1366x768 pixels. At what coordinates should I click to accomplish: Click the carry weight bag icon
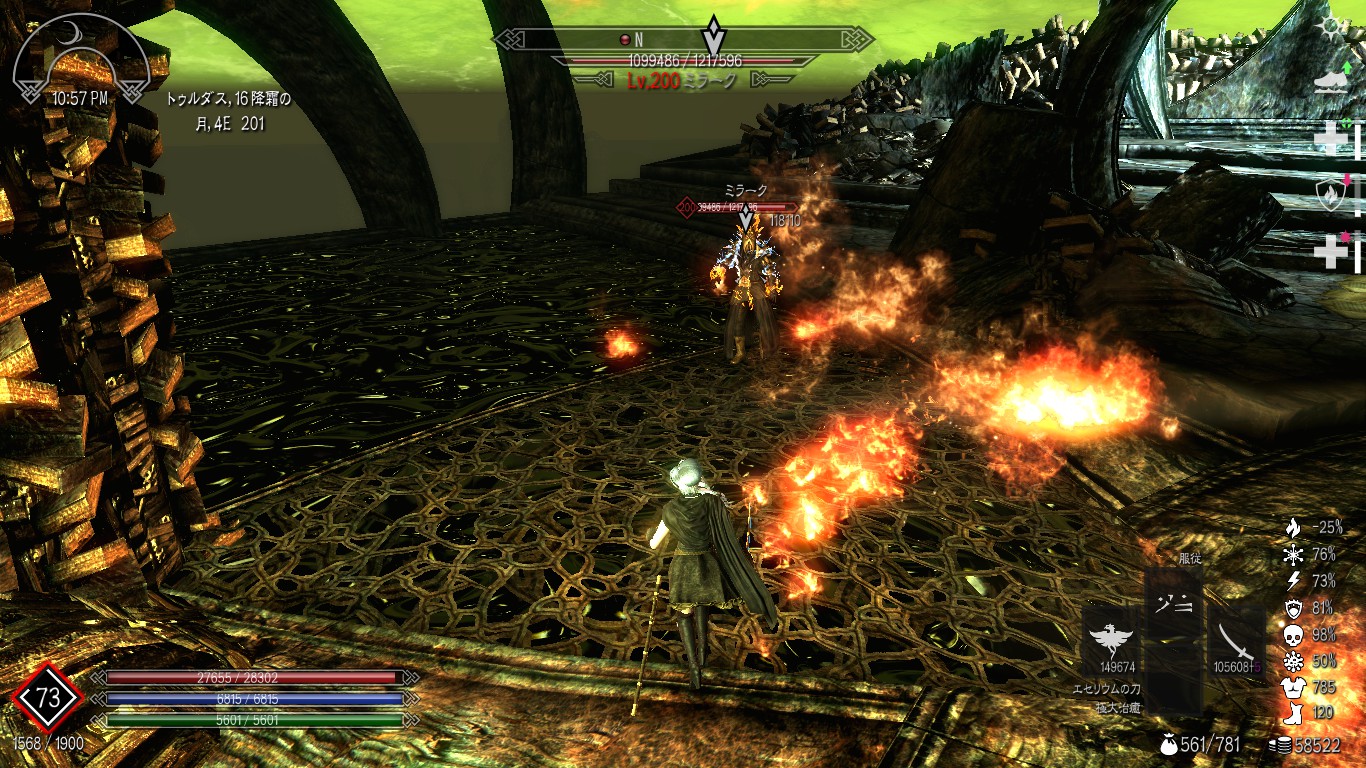[x=1169, y=745]
